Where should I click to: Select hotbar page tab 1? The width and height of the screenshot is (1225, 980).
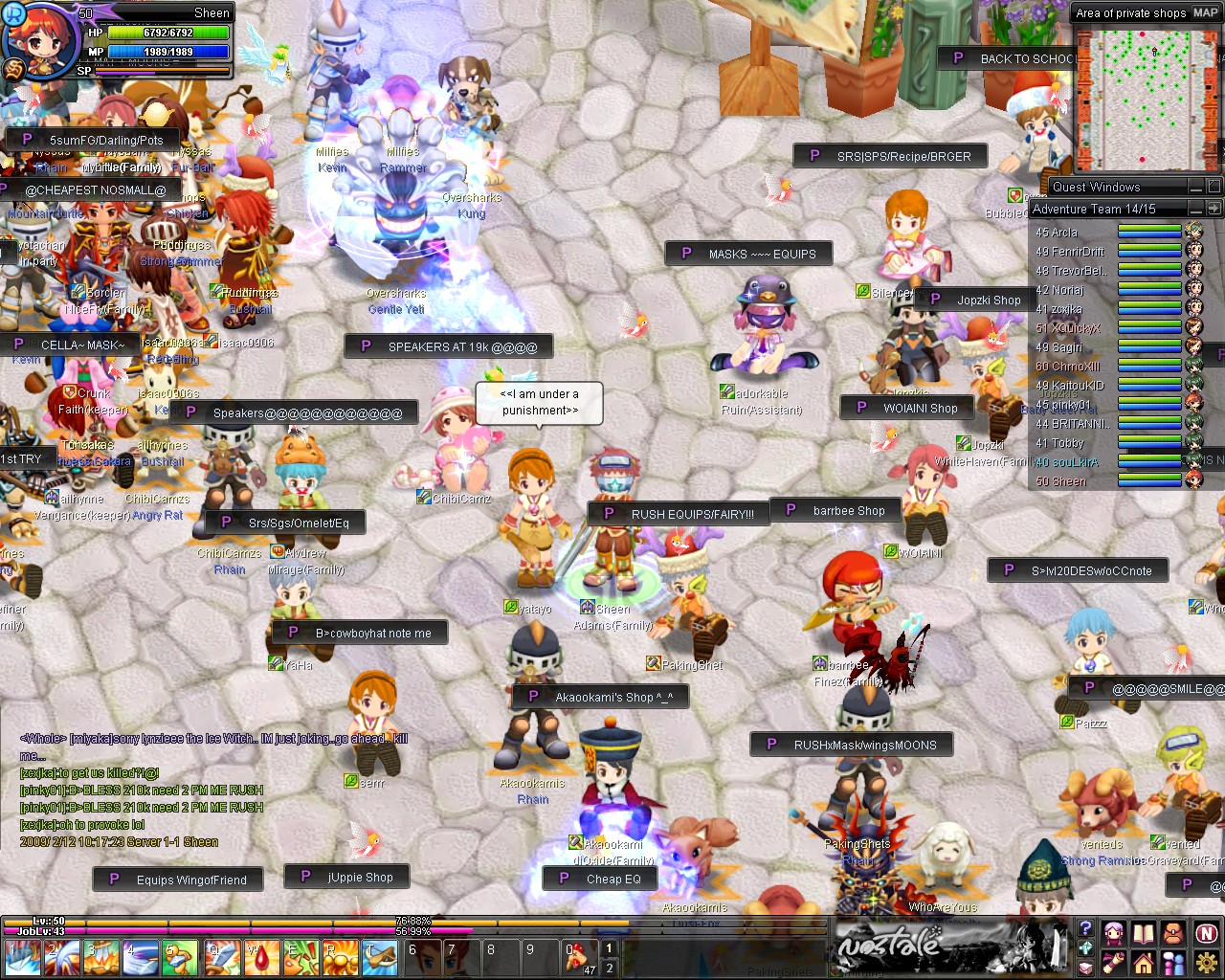pyautogui.click(x=610, y=947)
